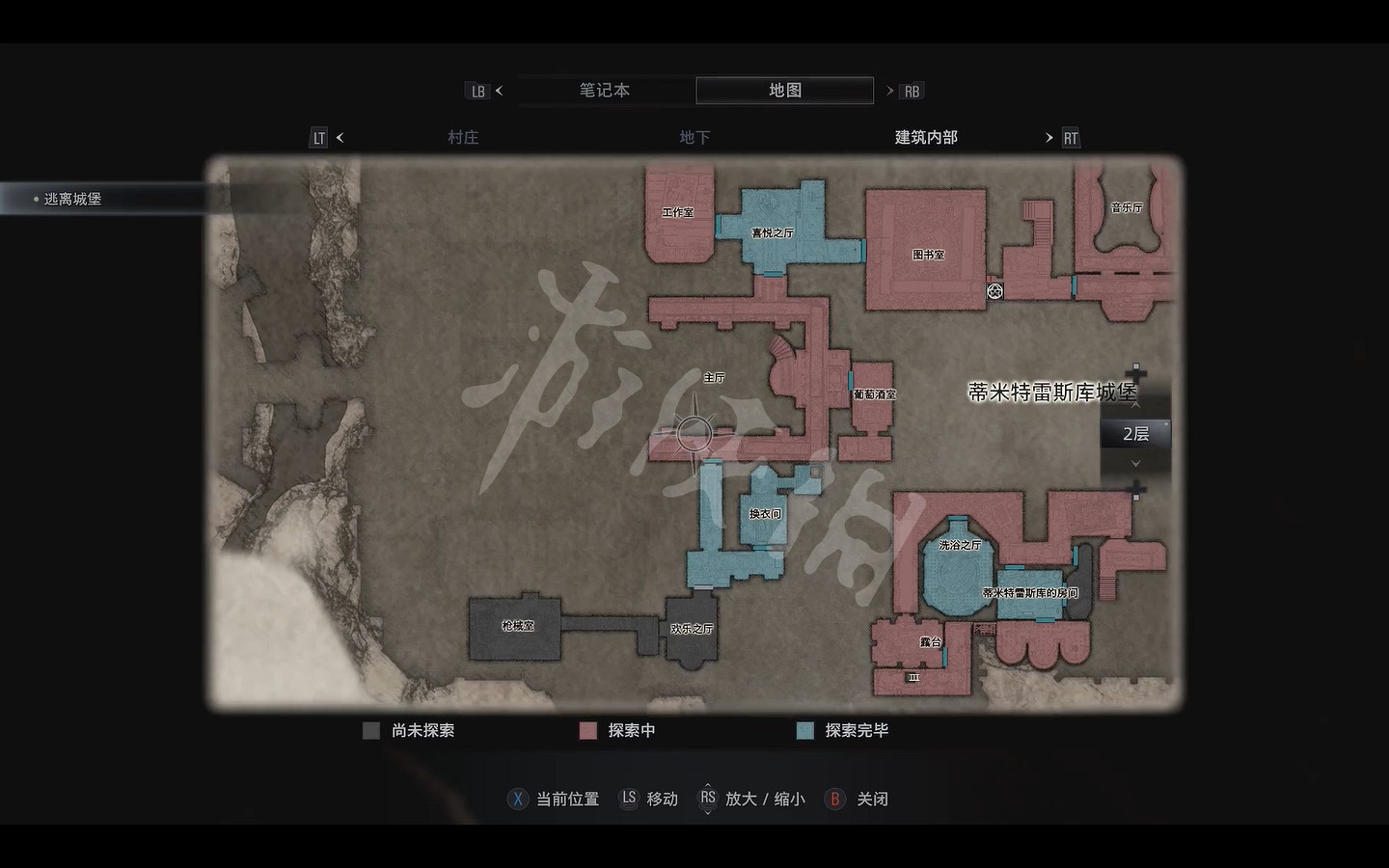Viewport: 1389px width, 868px height.
Task: Toggle the gray 尚未探索 legend square
Action: tap(371, 730)
